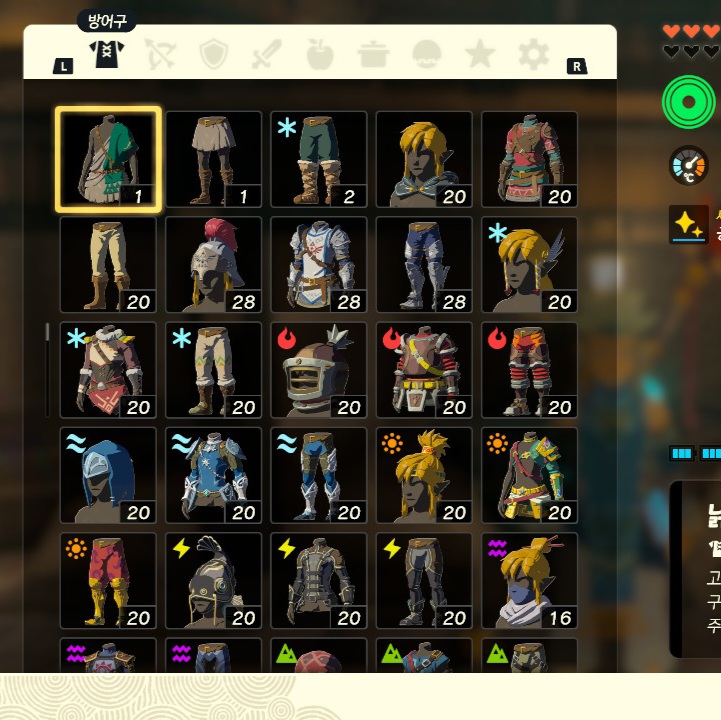Viewport: 721px width, 720px height.
Task: Open the apple materials tab
Action: point(320,54)
